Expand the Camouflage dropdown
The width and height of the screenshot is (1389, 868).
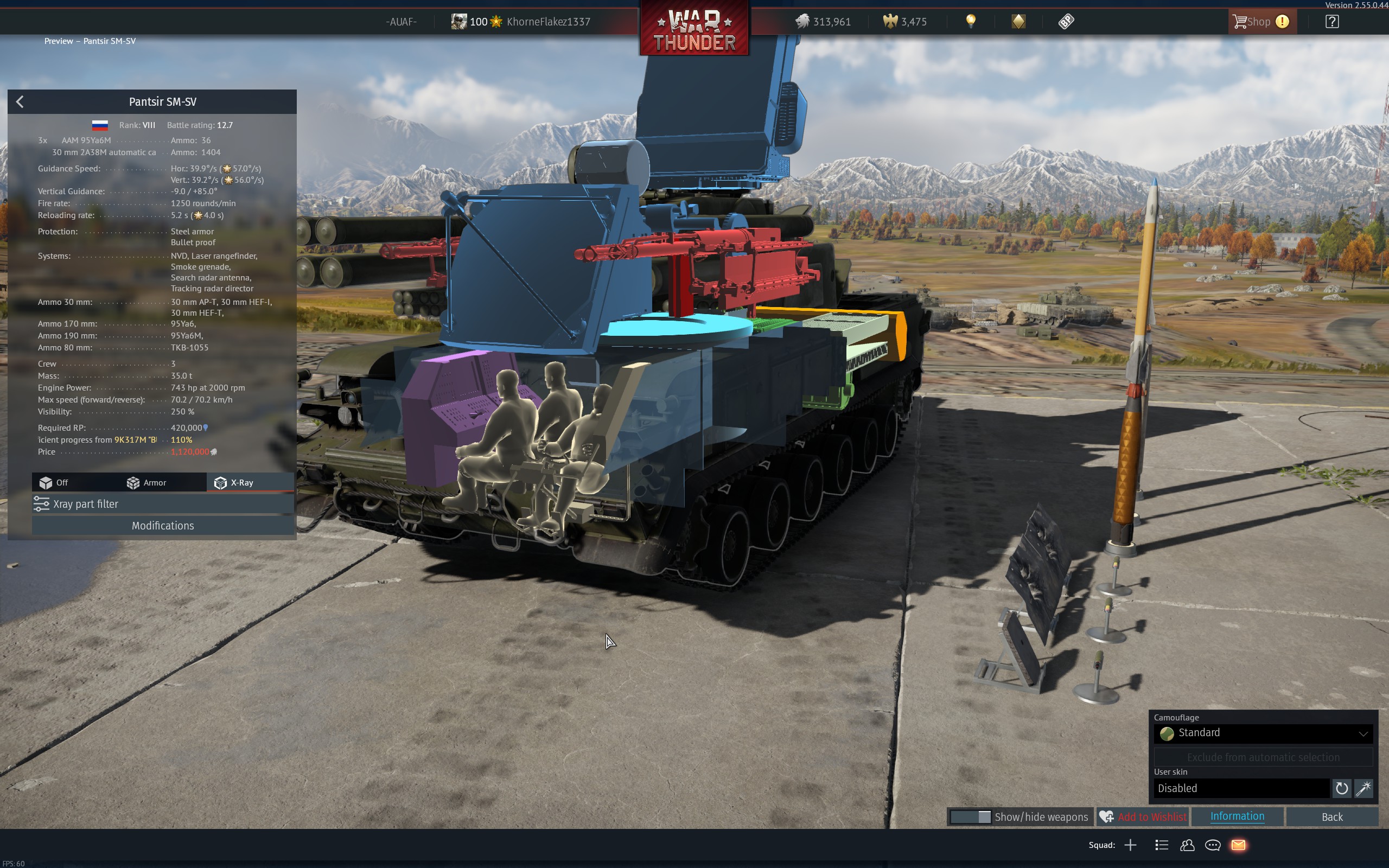tap(1263, 733)
